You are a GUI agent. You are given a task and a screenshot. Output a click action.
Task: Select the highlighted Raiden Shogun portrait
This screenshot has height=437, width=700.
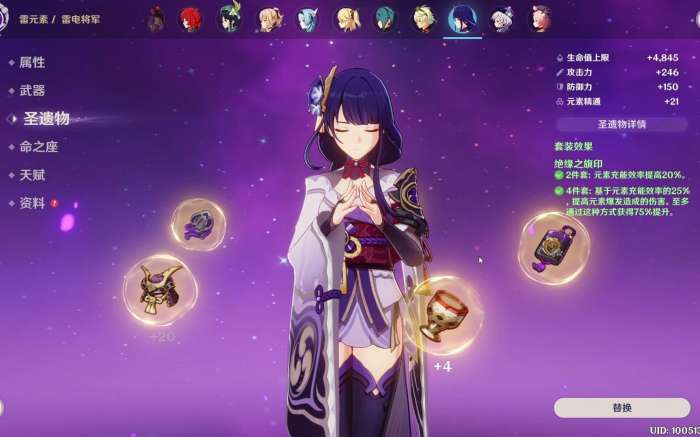coord(462,19)
